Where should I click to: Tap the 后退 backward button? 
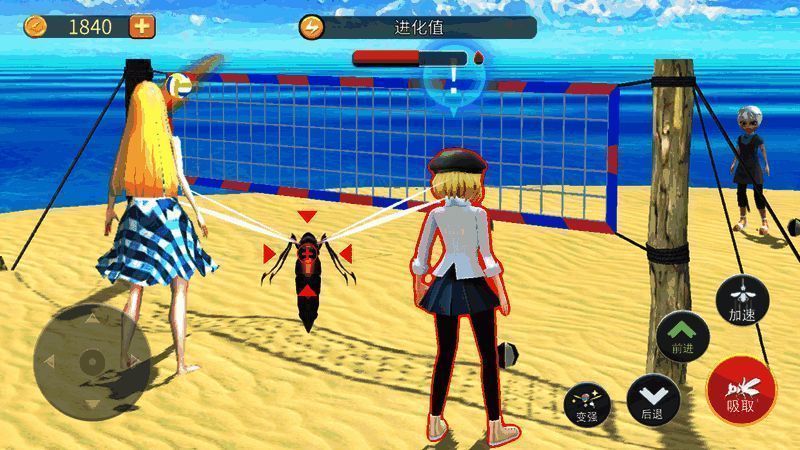click(653, 399)
